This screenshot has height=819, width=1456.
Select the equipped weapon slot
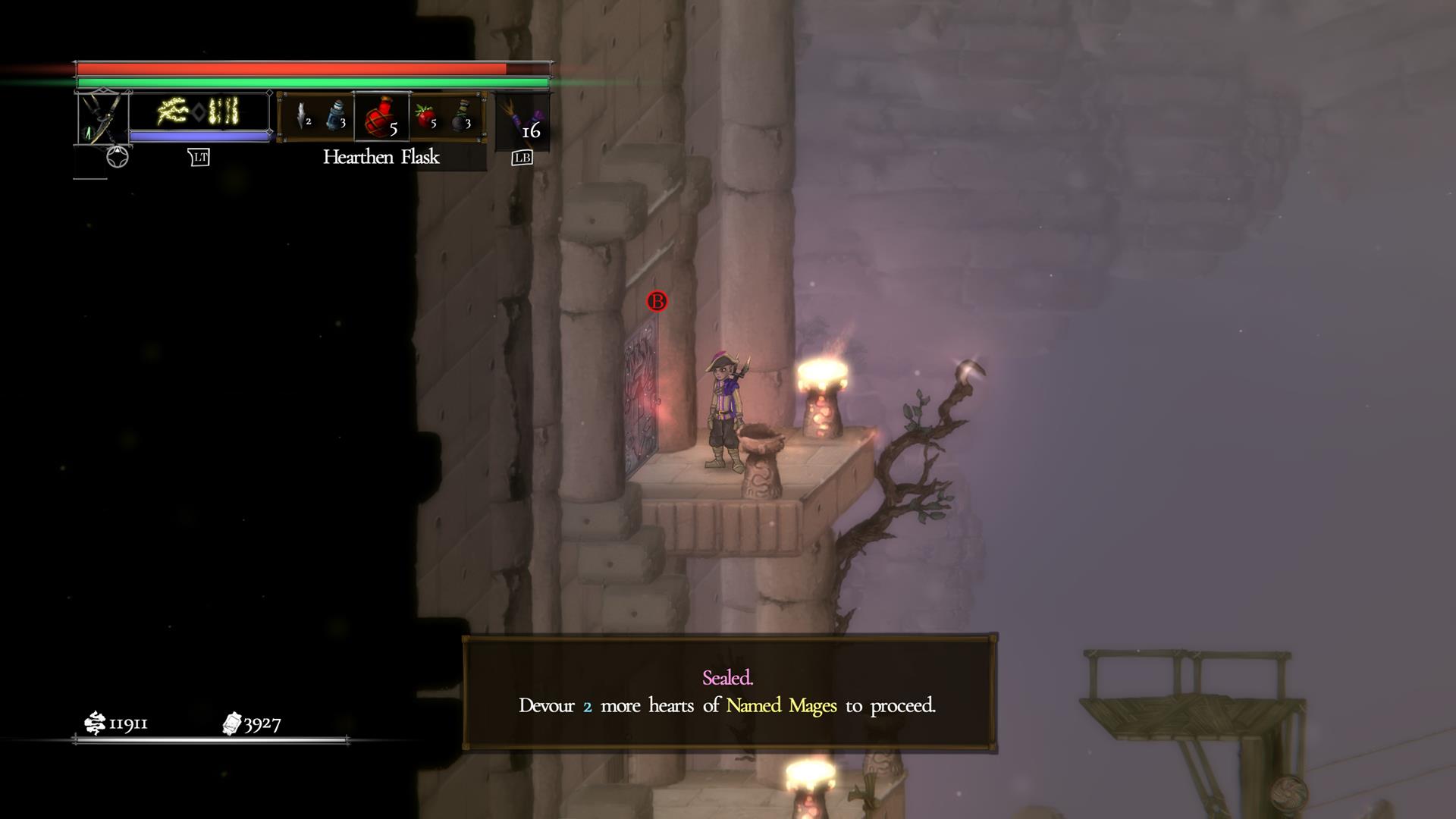coord(102,118)
